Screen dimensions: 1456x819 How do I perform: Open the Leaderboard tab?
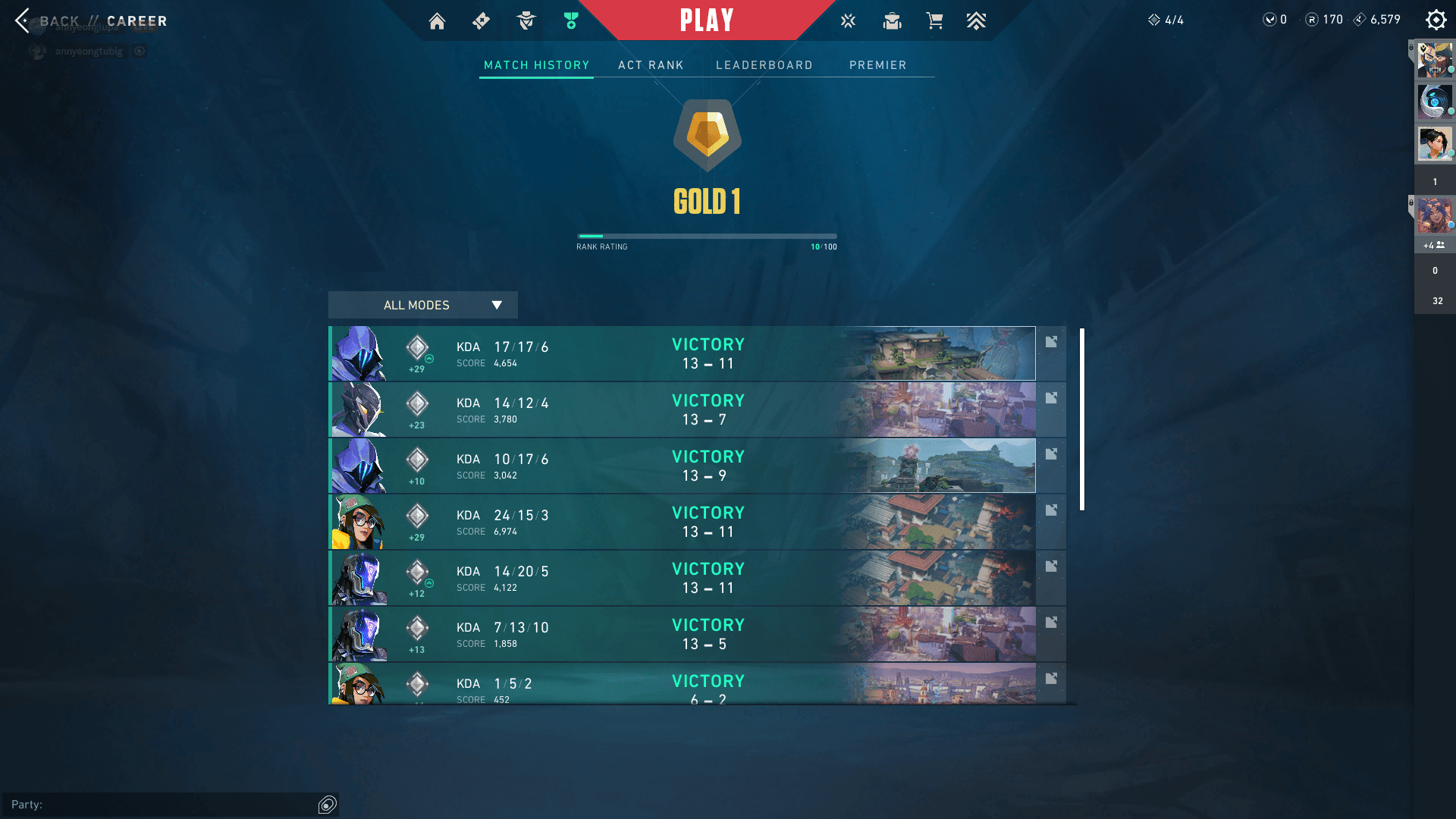(x=764, y=65)
